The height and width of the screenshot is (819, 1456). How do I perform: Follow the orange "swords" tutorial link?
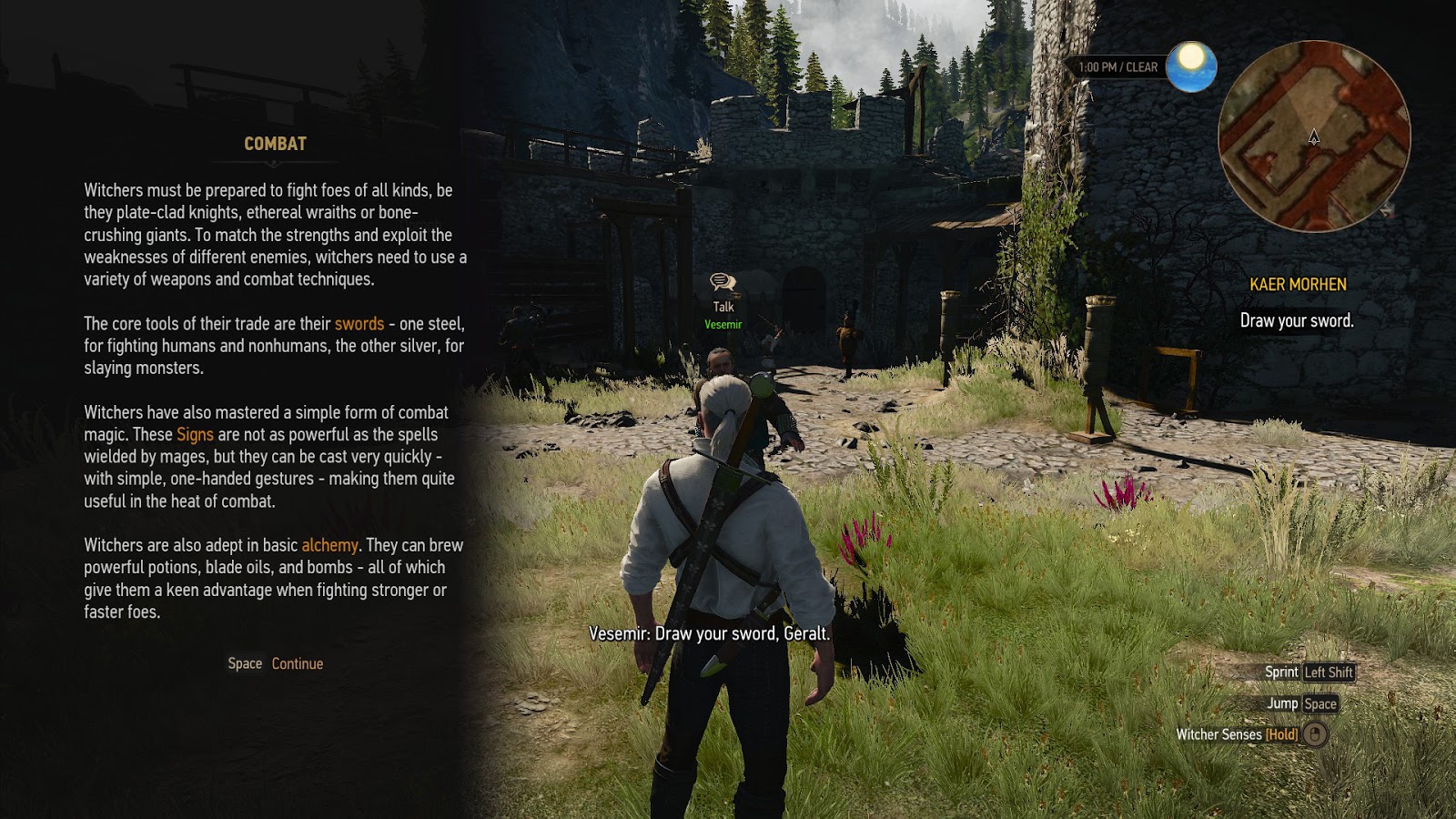[359, 324]
